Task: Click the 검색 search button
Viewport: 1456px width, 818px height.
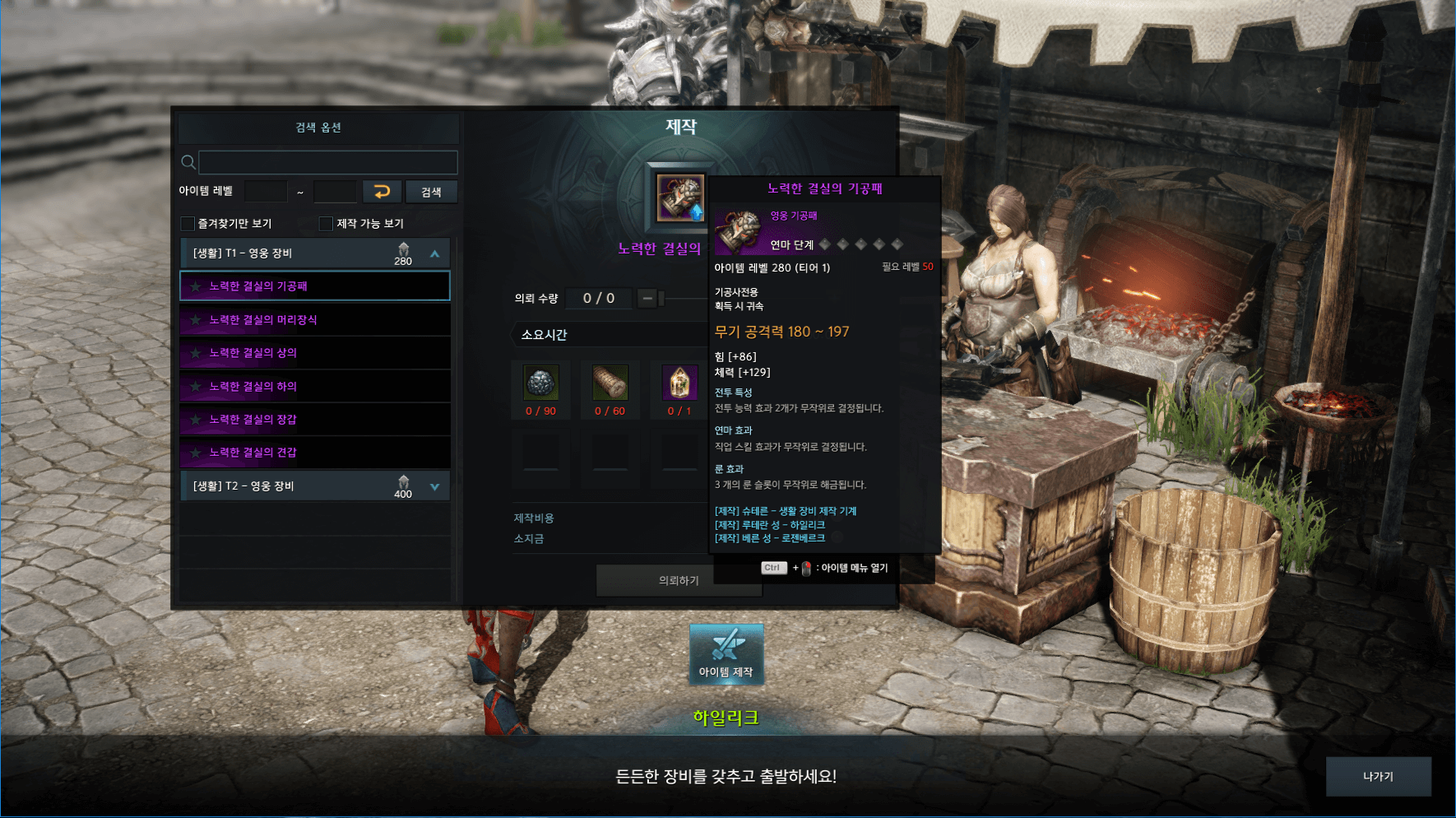Action: (431, 192)
